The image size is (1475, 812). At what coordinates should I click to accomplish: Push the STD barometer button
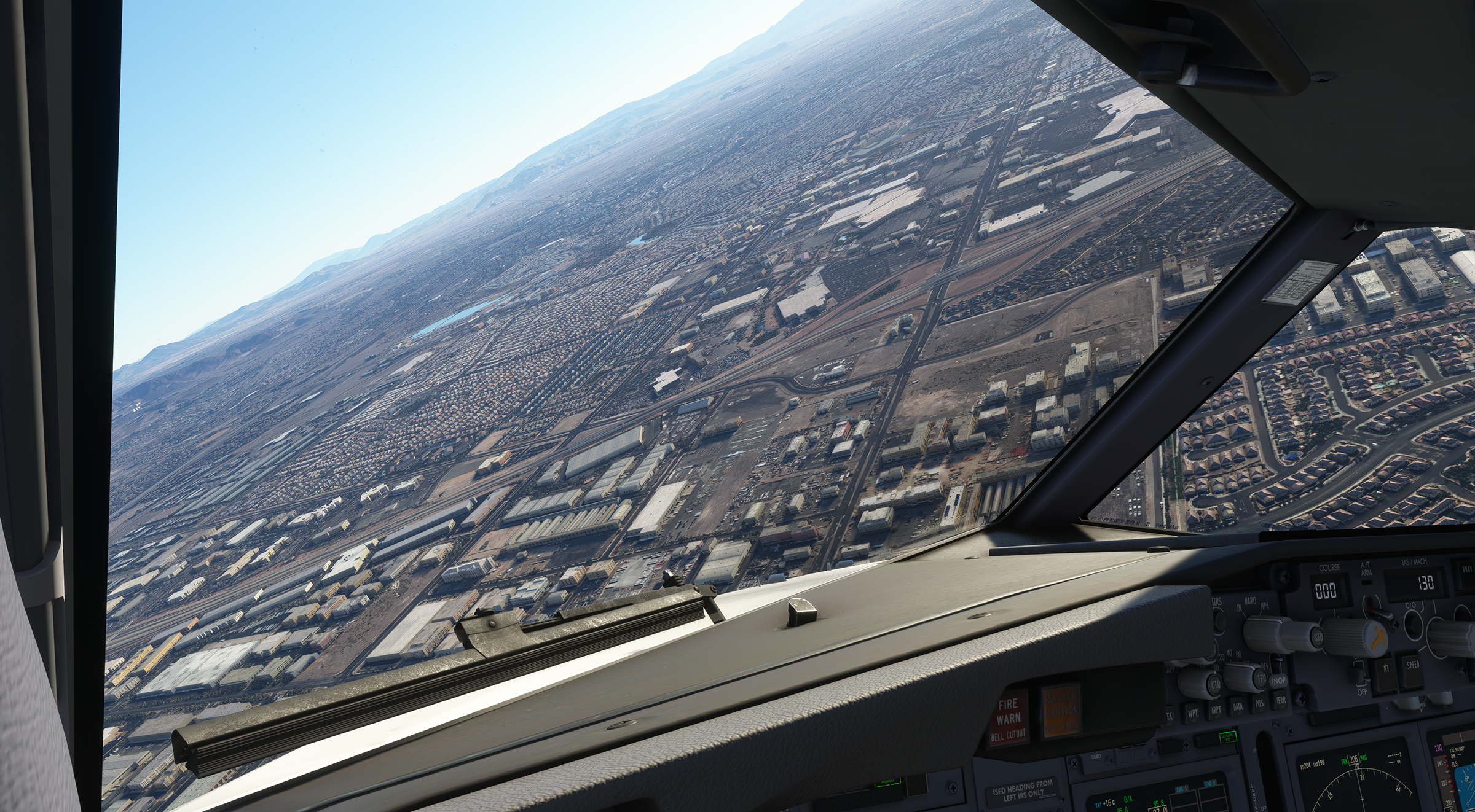coord(1318,636)
